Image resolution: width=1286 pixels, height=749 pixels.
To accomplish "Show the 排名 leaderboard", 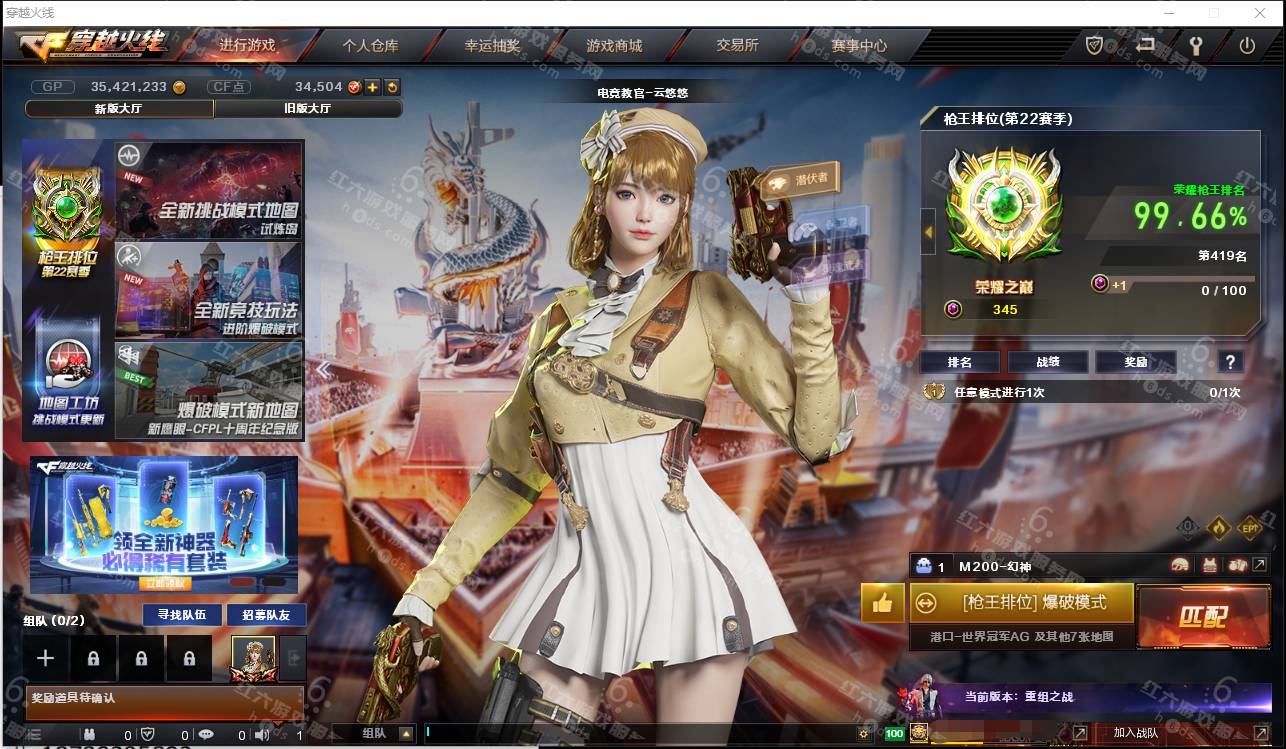I will coord(959,362).
